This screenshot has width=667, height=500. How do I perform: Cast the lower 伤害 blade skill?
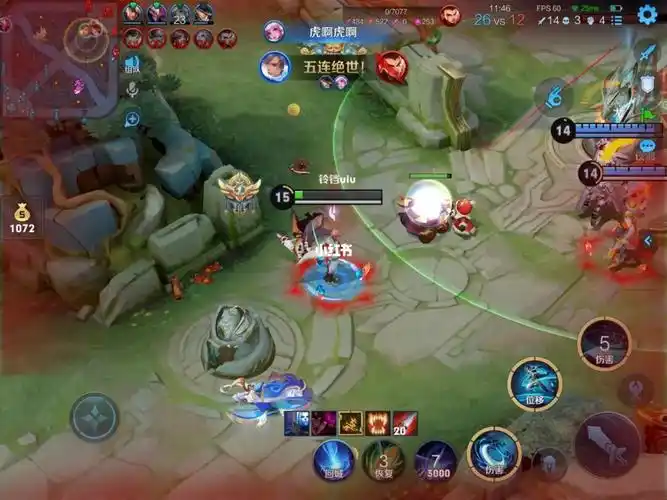(494, 452)
